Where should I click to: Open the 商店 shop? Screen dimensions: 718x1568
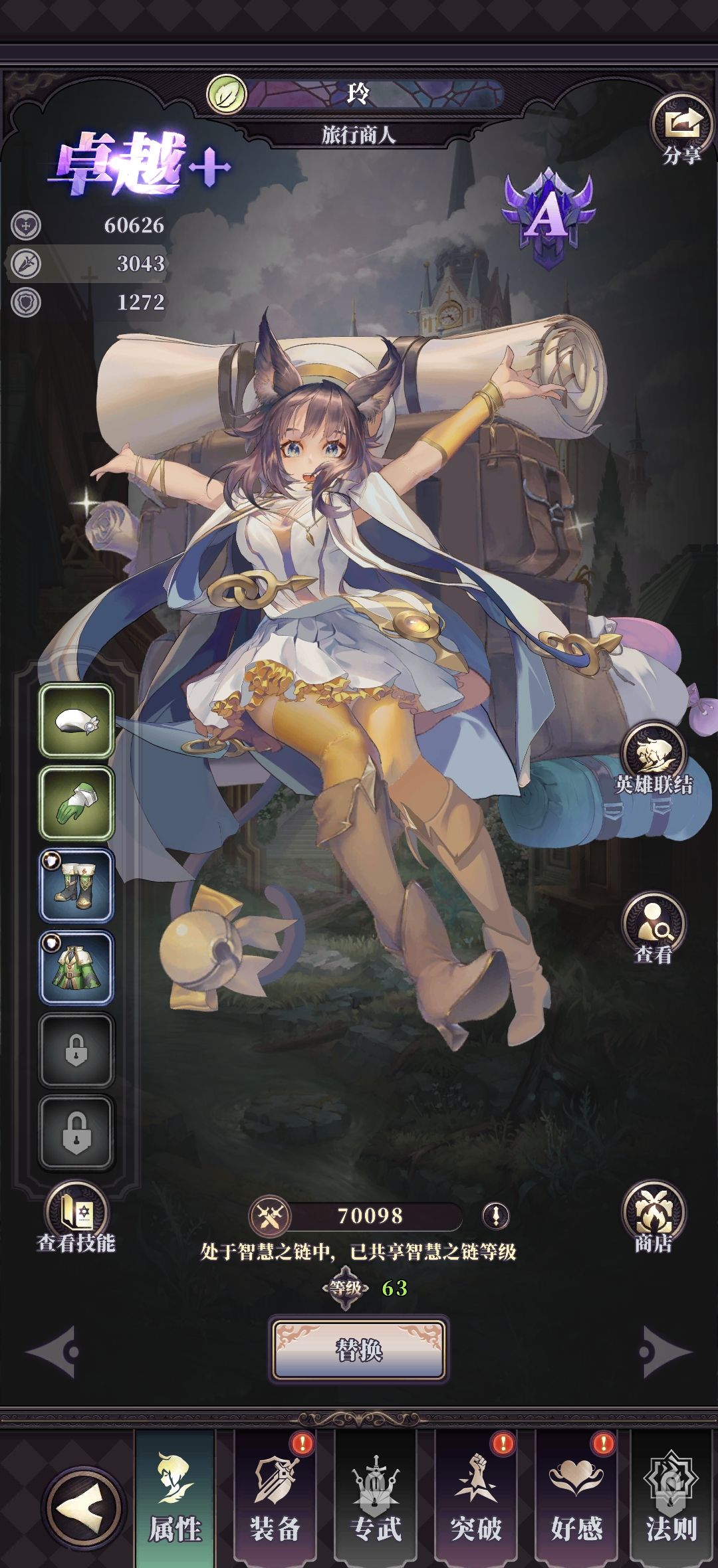pyautogui.click(x=654, y=1217)
